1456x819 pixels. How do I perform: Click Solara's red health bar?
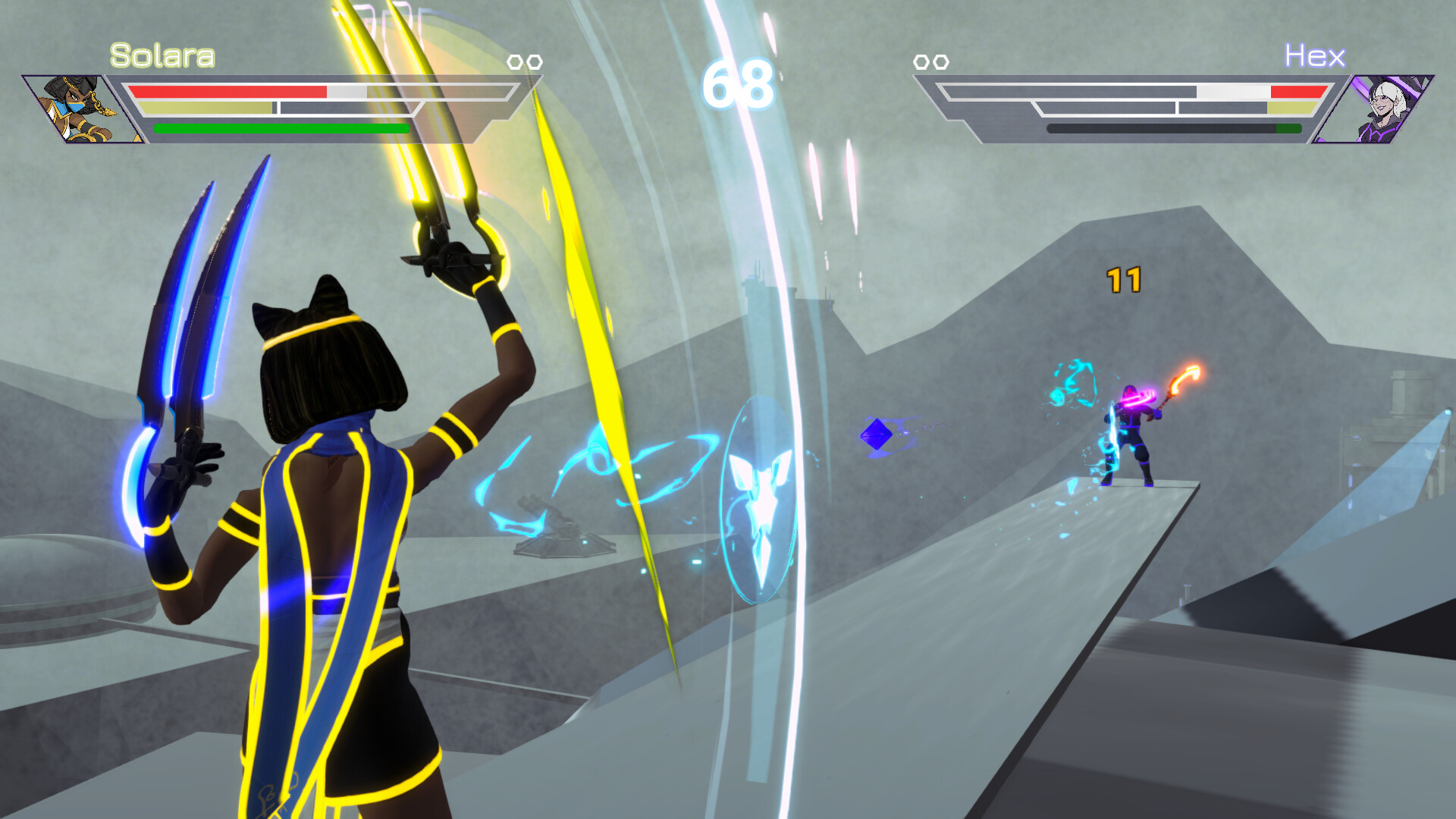pos(227,92)
